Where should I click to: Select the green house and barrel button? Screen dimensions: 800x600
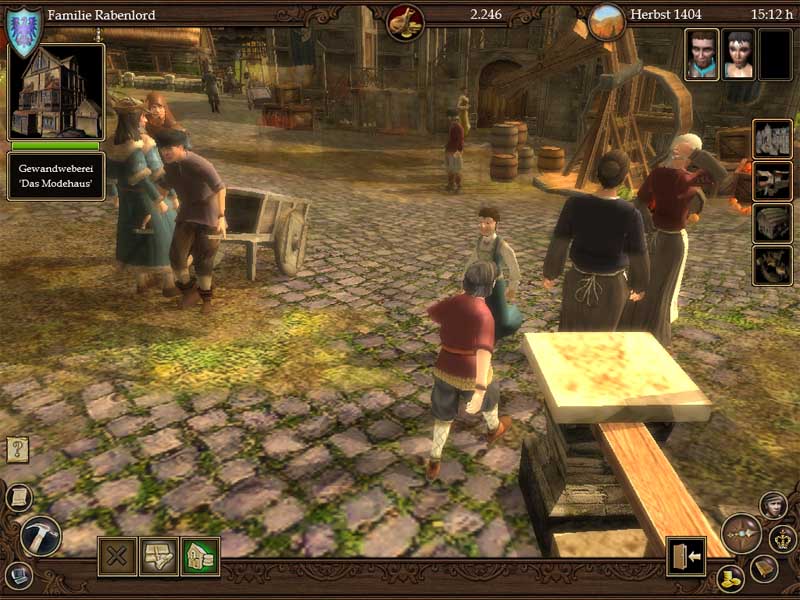tap(200, 556)
